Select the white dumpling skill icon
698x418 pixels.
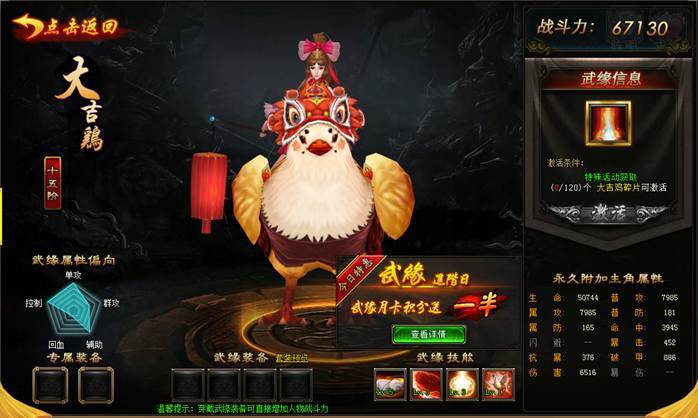click(x=388, y=383)
